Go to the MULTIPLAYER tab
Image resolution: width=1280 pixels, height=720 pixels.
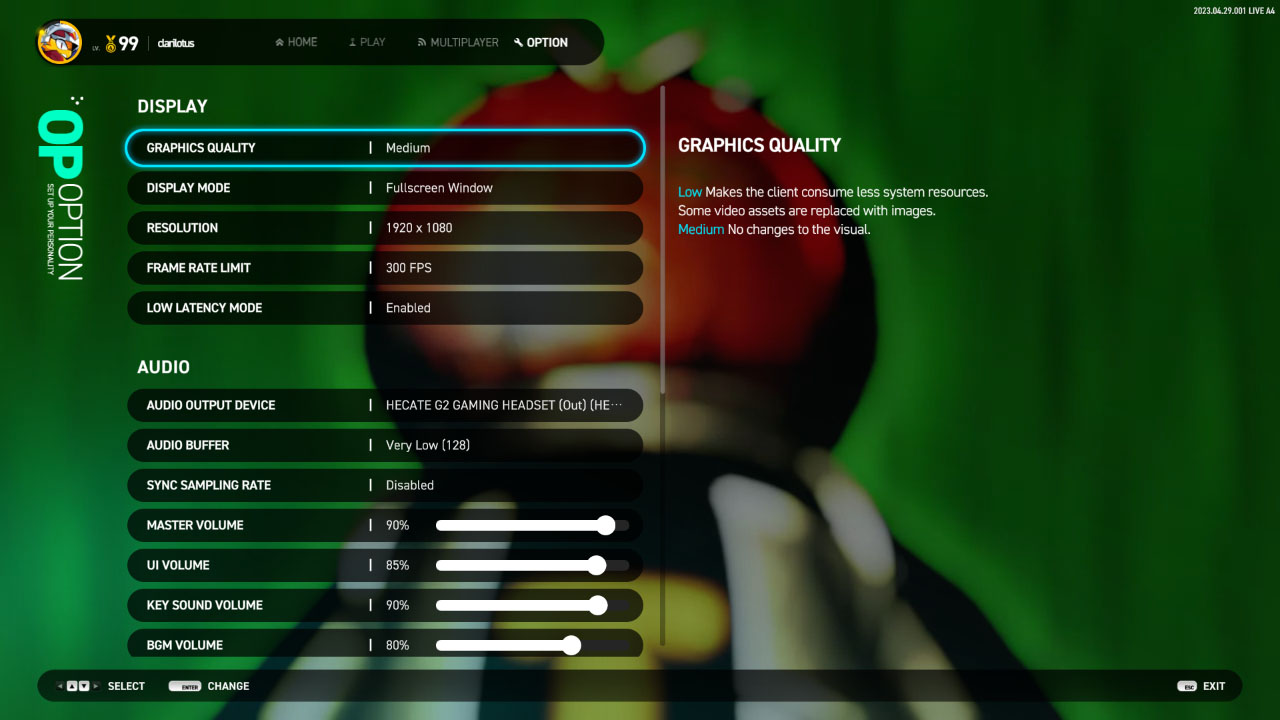458,43
